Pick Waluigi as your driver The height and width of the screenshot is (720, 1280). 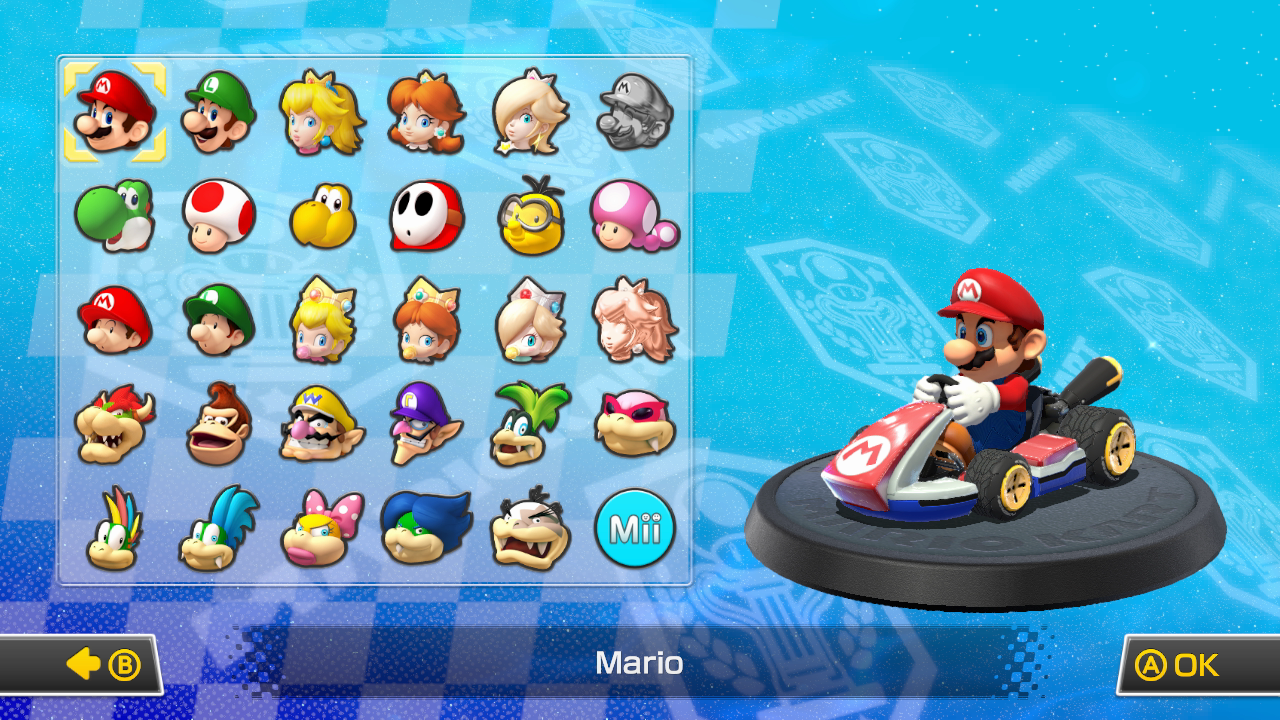(427, 425)
